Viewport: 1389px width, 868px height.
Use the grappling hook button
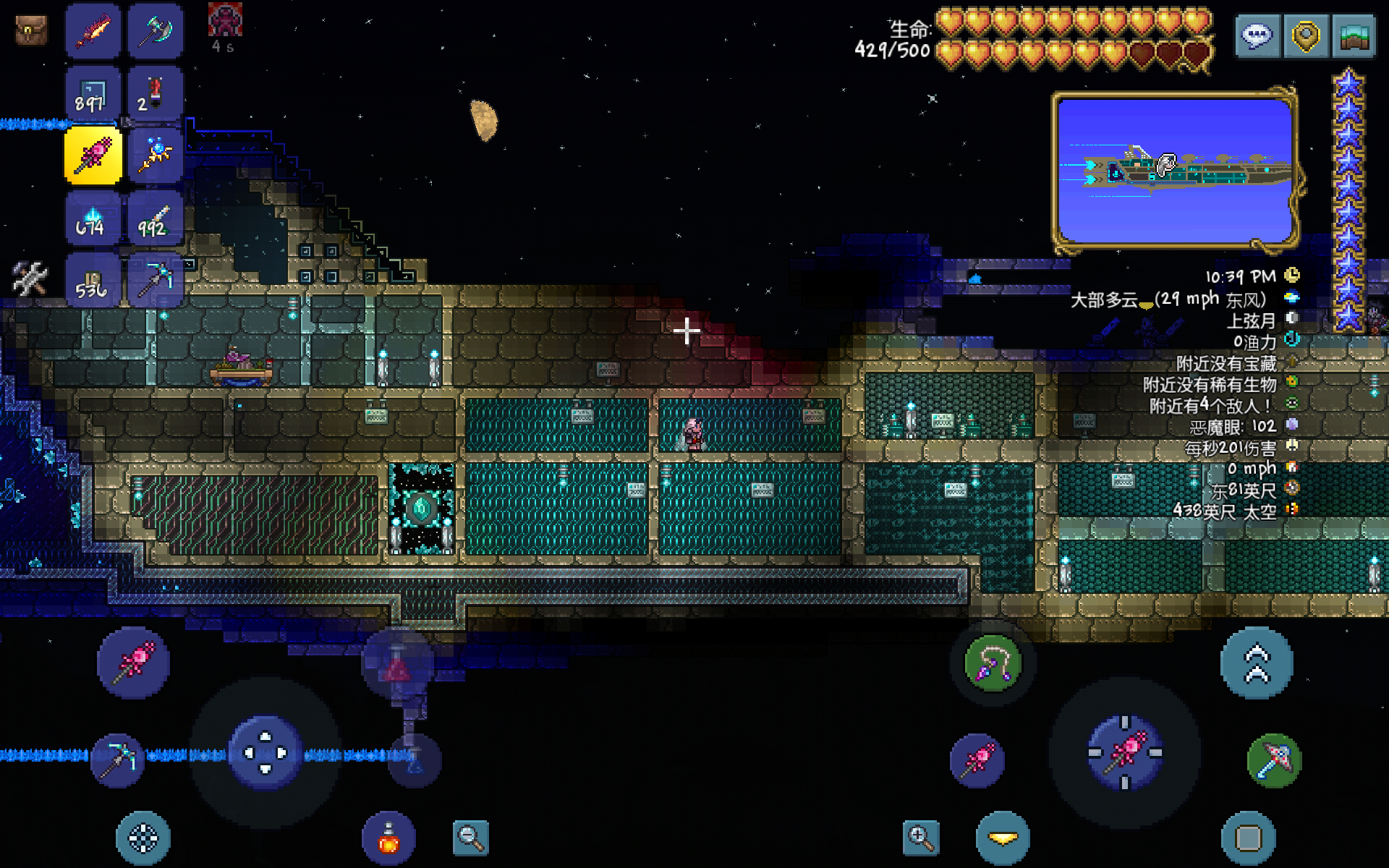pos(993,663)
